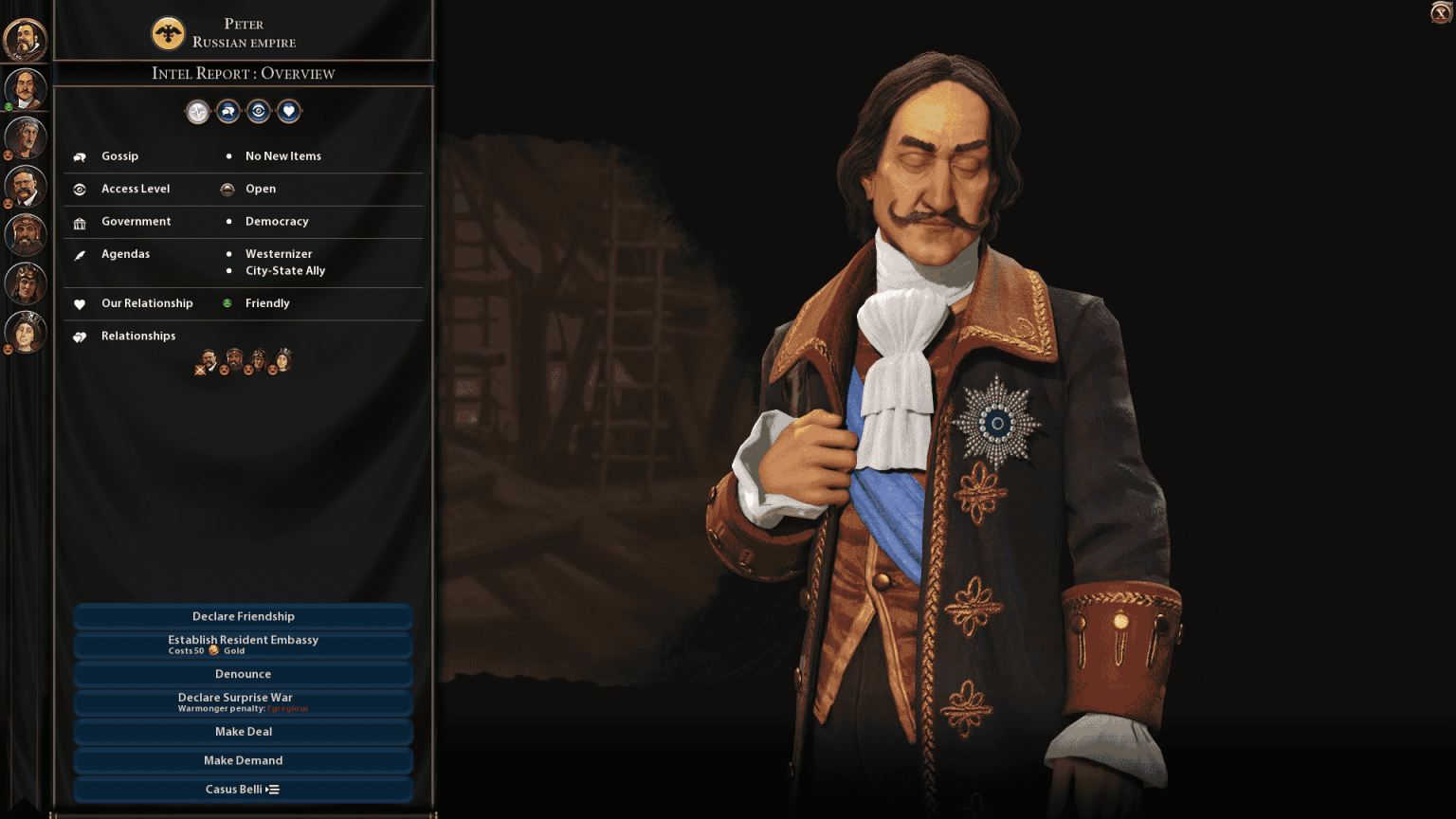Select the Westernizer agenda entry

coord(278,253)
